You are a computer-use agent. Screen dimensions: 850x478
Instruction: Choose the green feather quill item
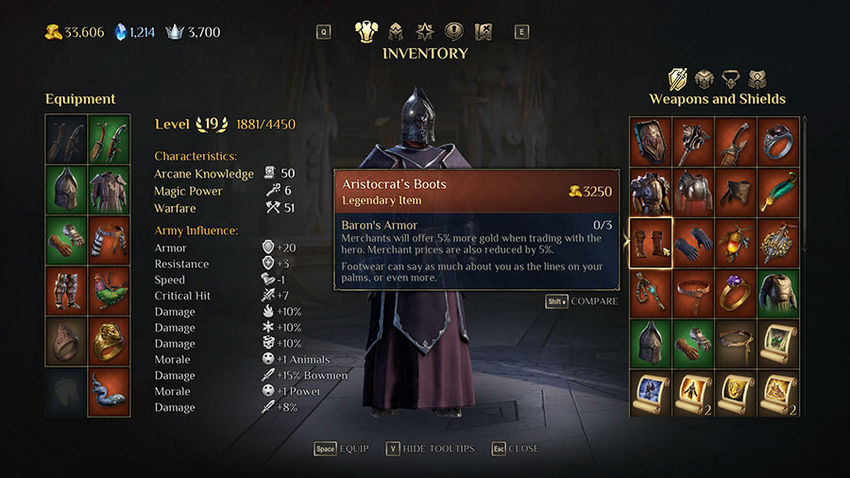pos(778,190)
